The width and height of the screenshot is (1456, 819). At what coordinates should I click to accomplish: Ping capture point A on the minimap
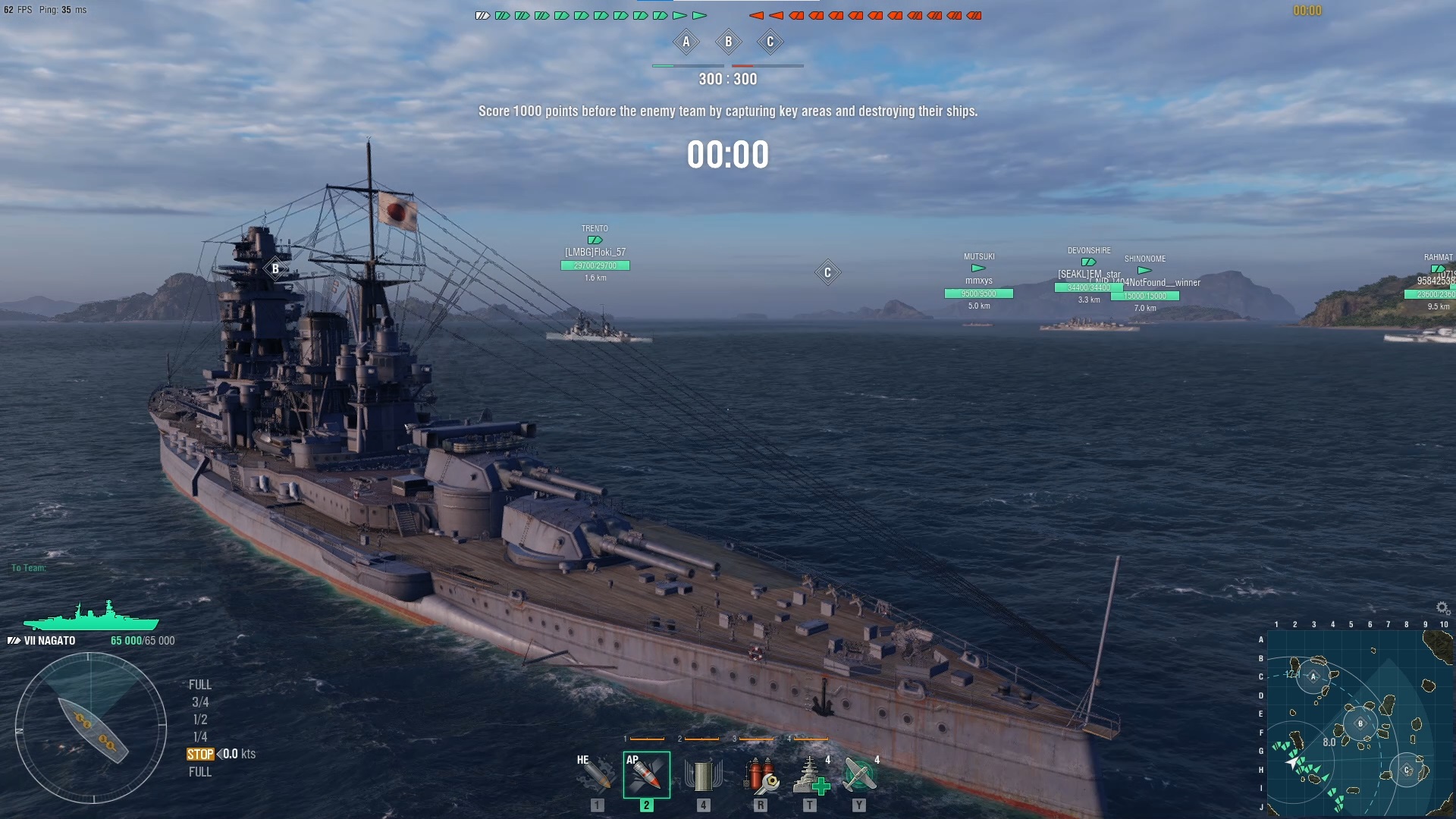point(1313,676)
